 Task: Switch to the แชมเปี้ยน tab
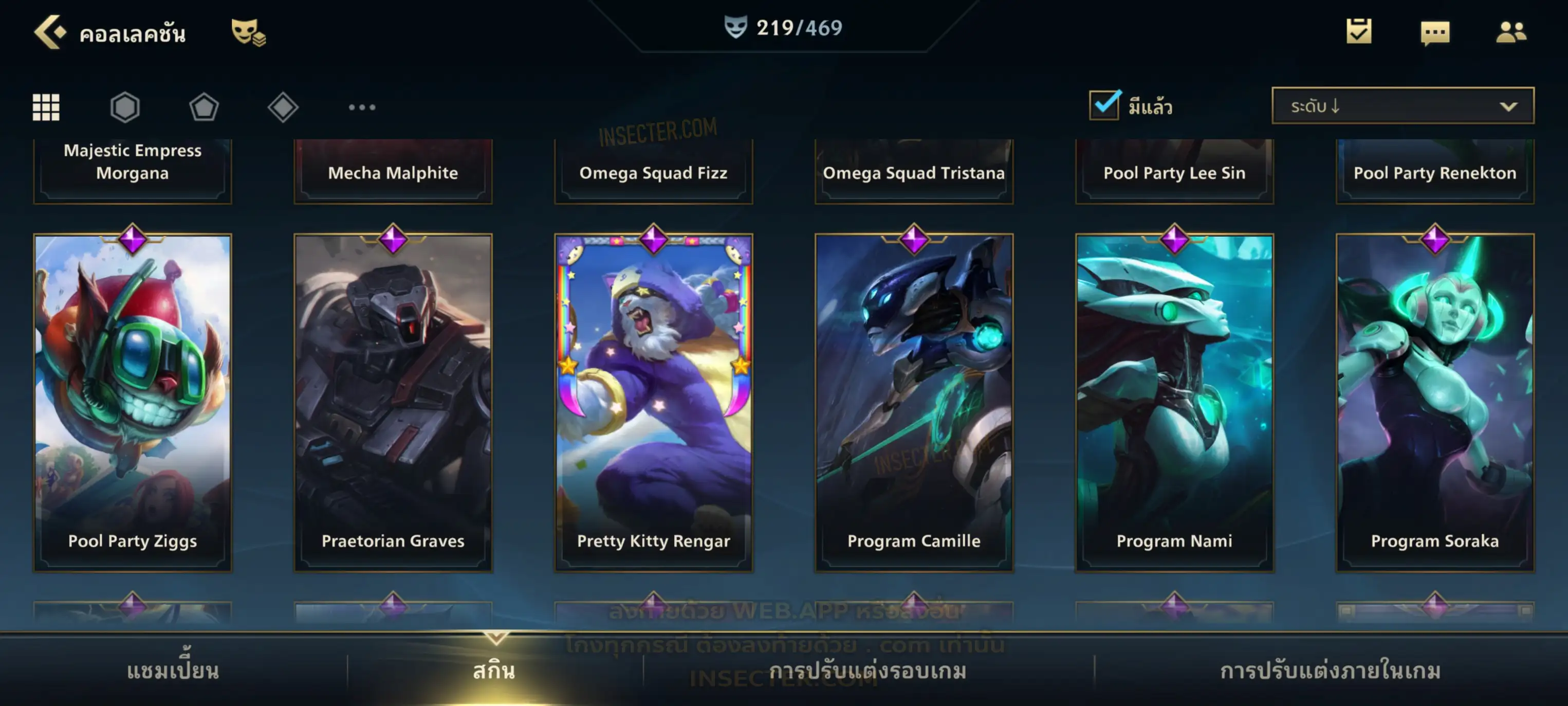pos(173,671)
